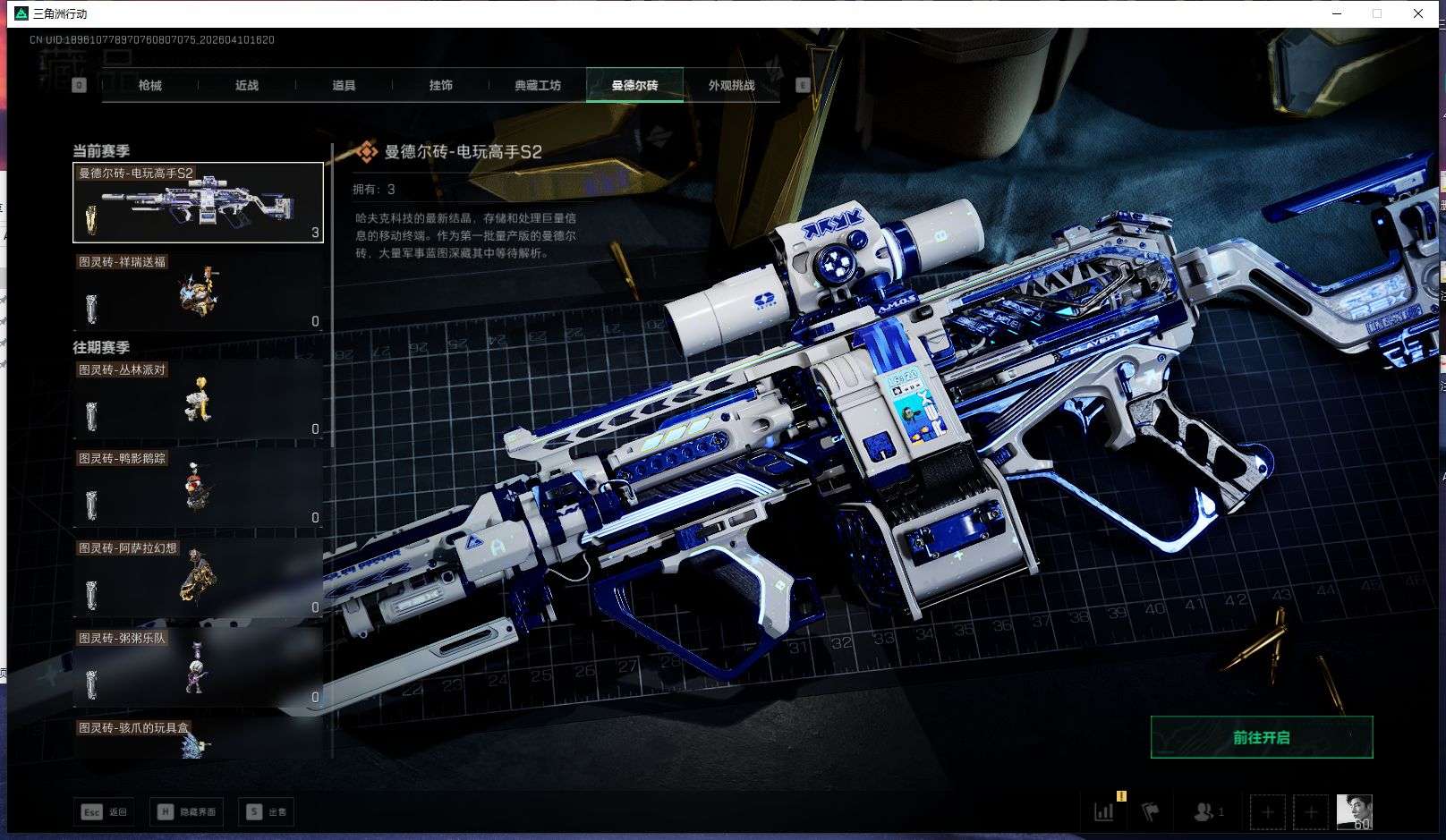Open the player avatar profile
Image resolution: width=1446 pixels, height=840 pixels.
click(1354, 812)
